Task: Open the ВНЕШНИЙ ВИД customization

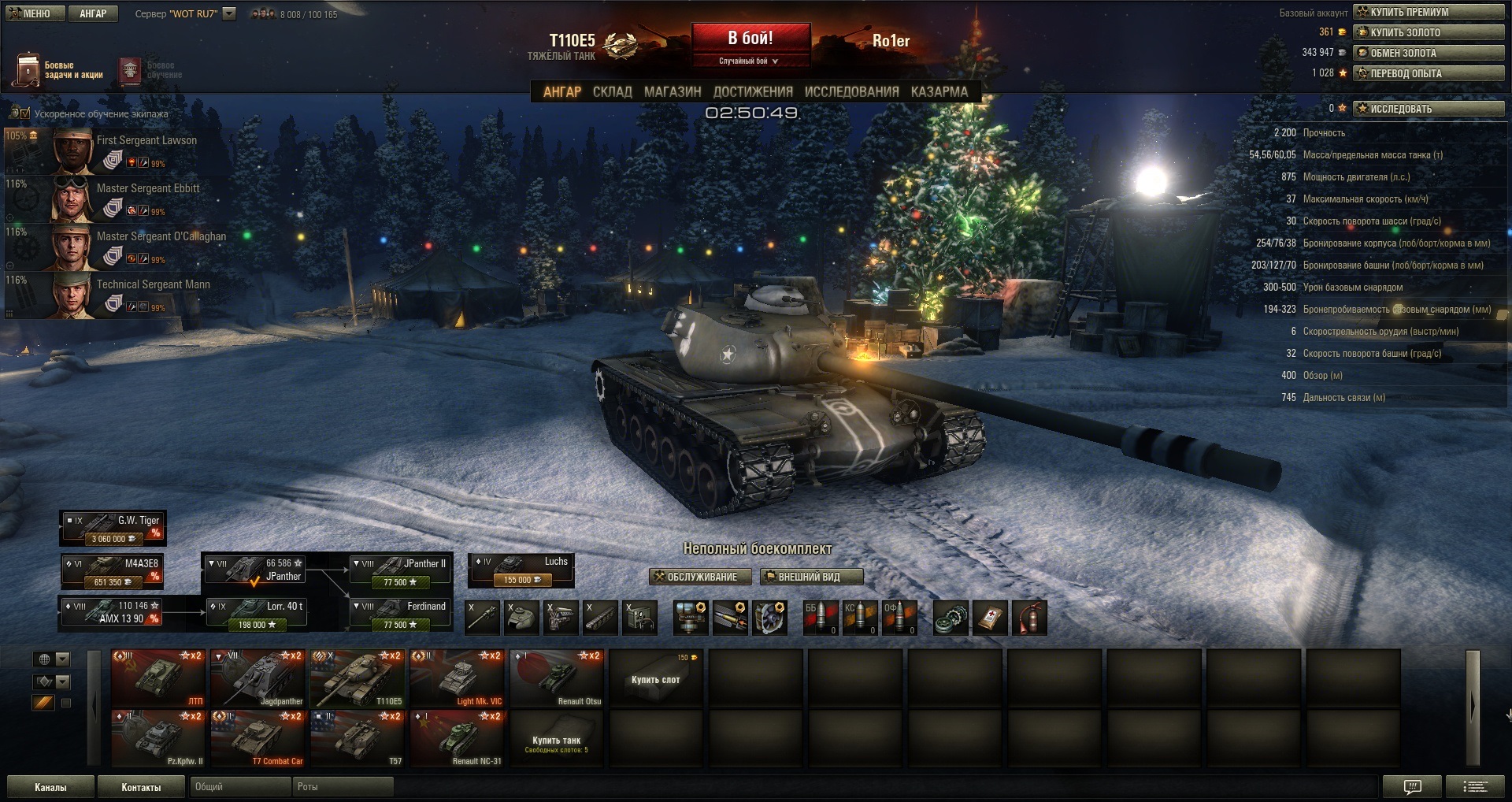Action: tap(811, 577)
